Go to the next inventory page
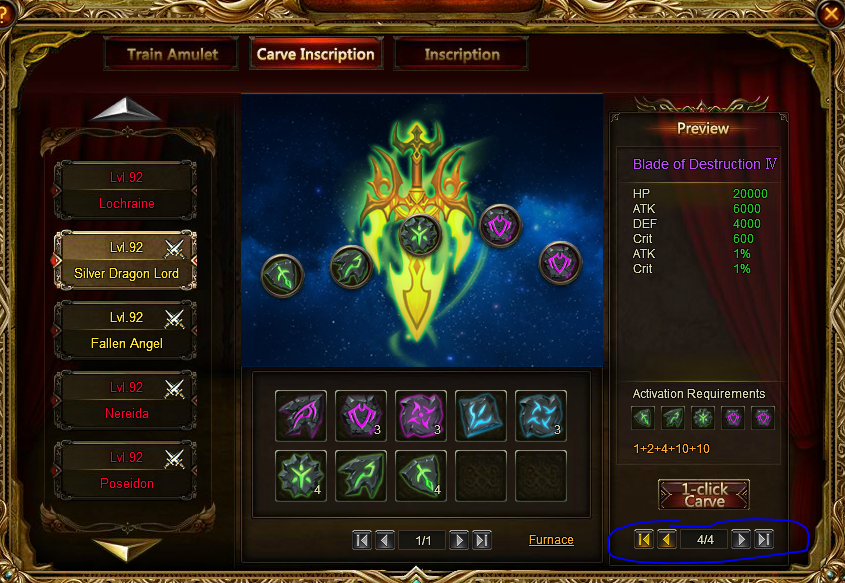The width and height of the screenshot is (845, 583). 459,540
